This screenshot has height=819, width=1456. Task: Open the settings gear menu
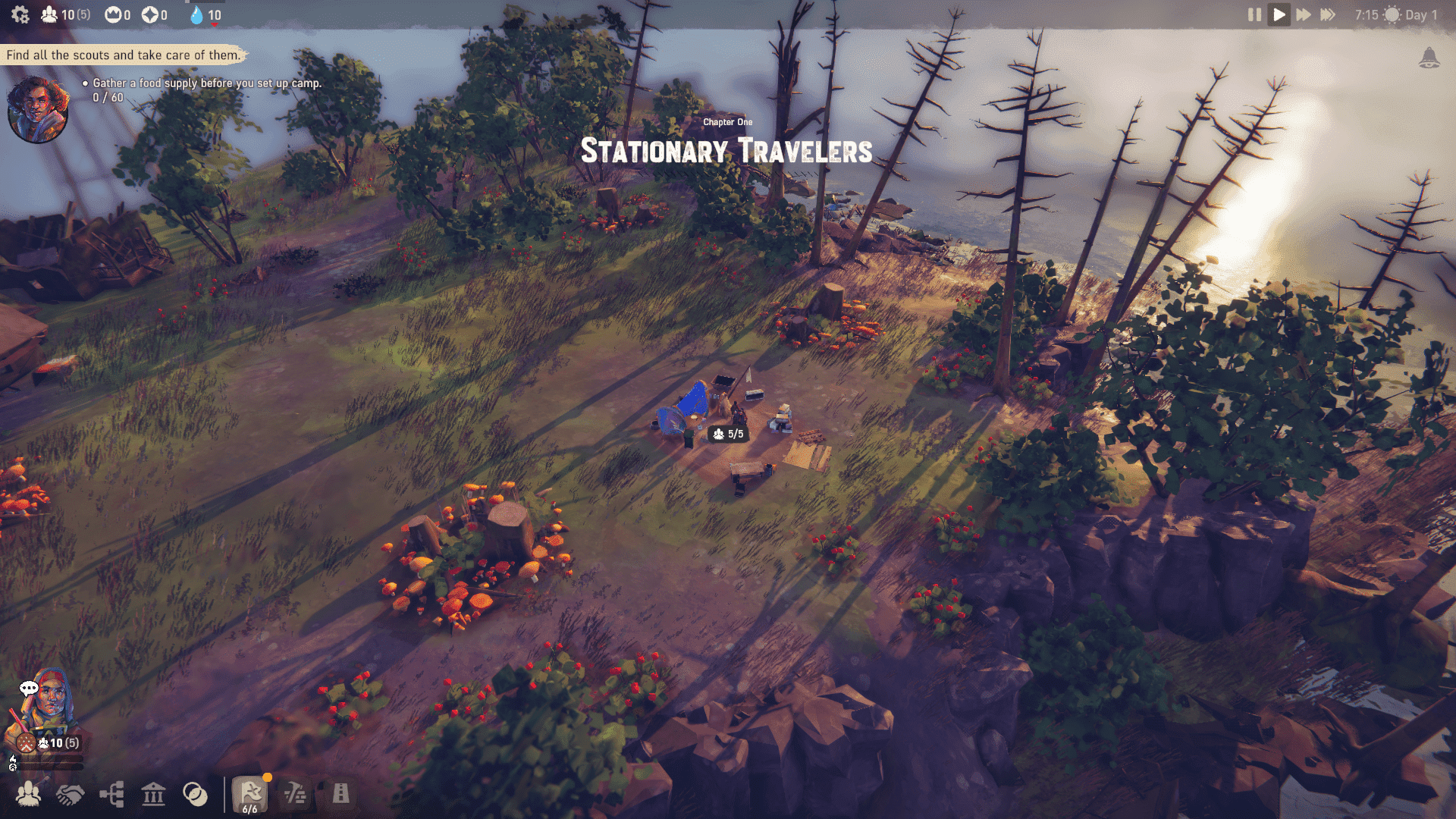click(20, 14)
